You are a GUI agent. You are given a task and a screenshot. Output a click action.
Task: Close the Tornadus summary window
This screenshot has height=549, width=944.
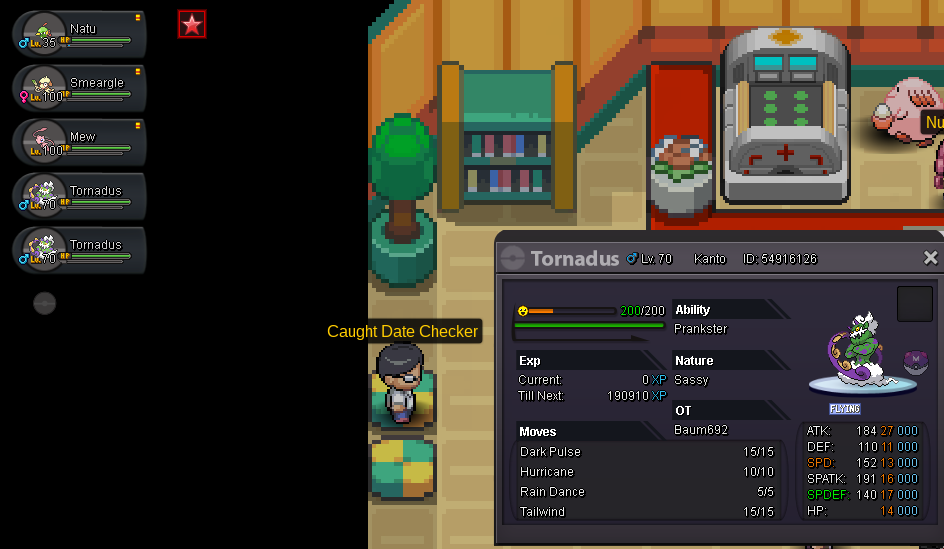click(930, 258)
